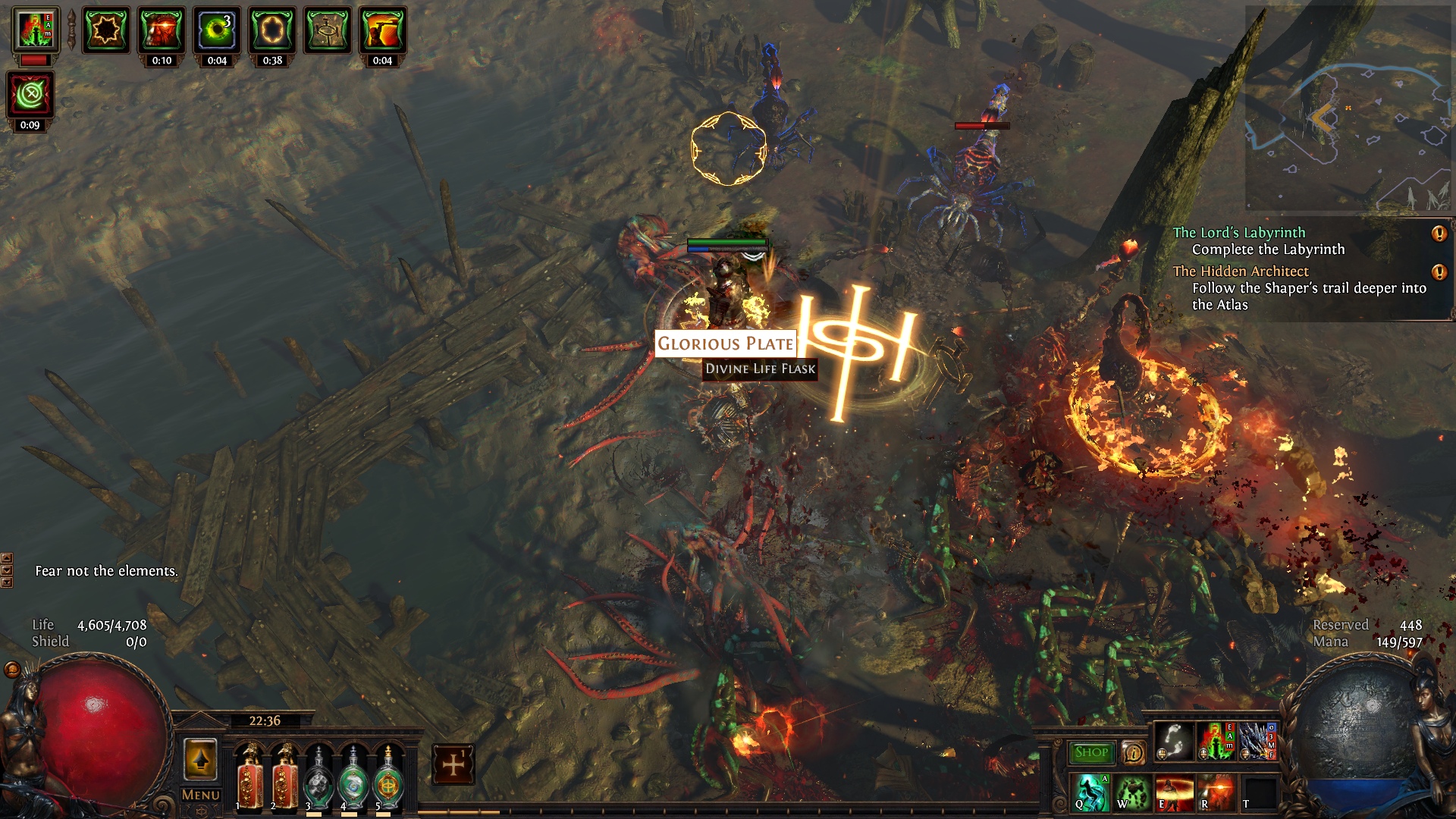Activate the R red glowing-eye skill
The height and width of the screenshot is (819, 1456).
click(1216, 792)
